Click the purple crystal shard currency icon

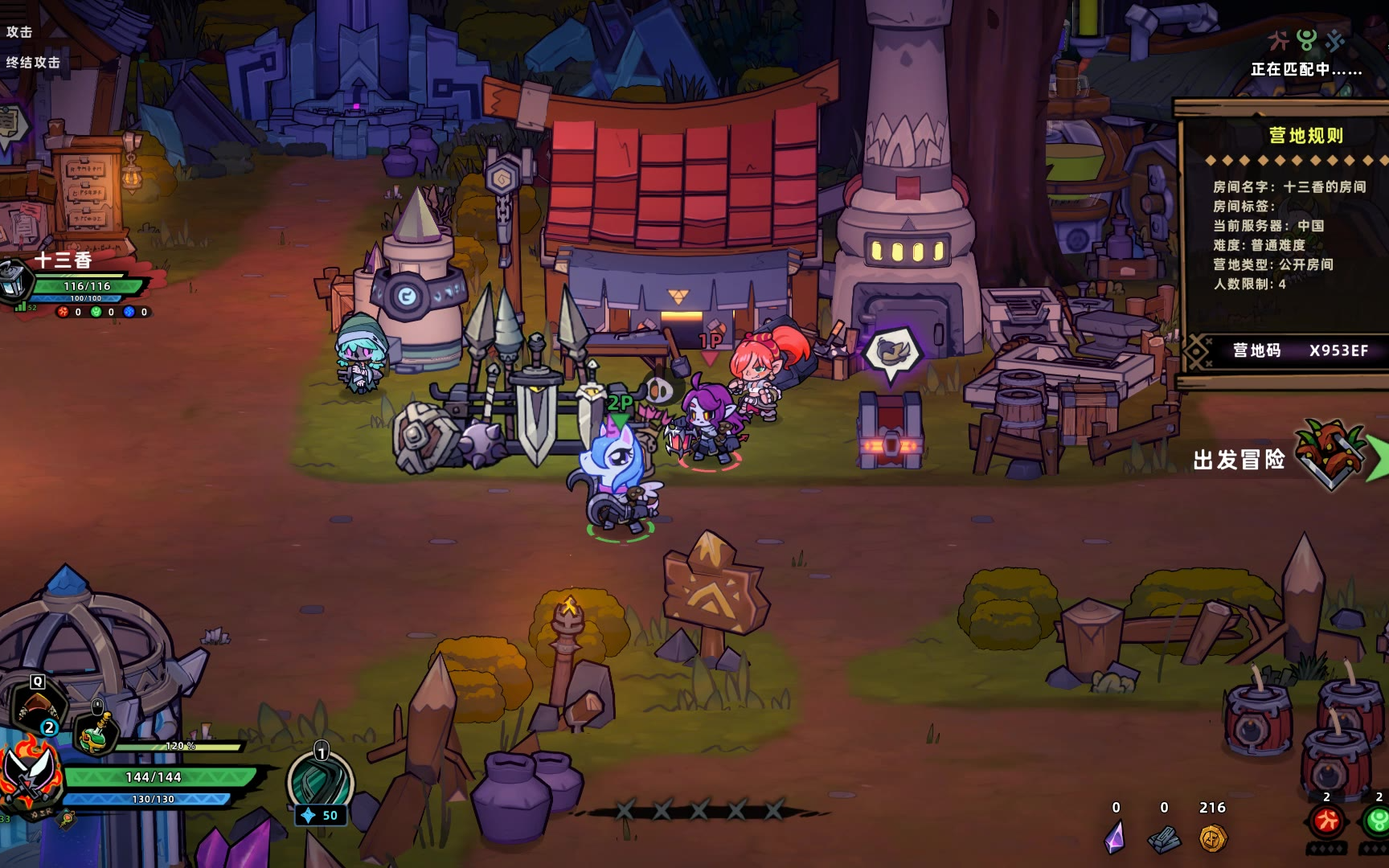coord(1115,838)
